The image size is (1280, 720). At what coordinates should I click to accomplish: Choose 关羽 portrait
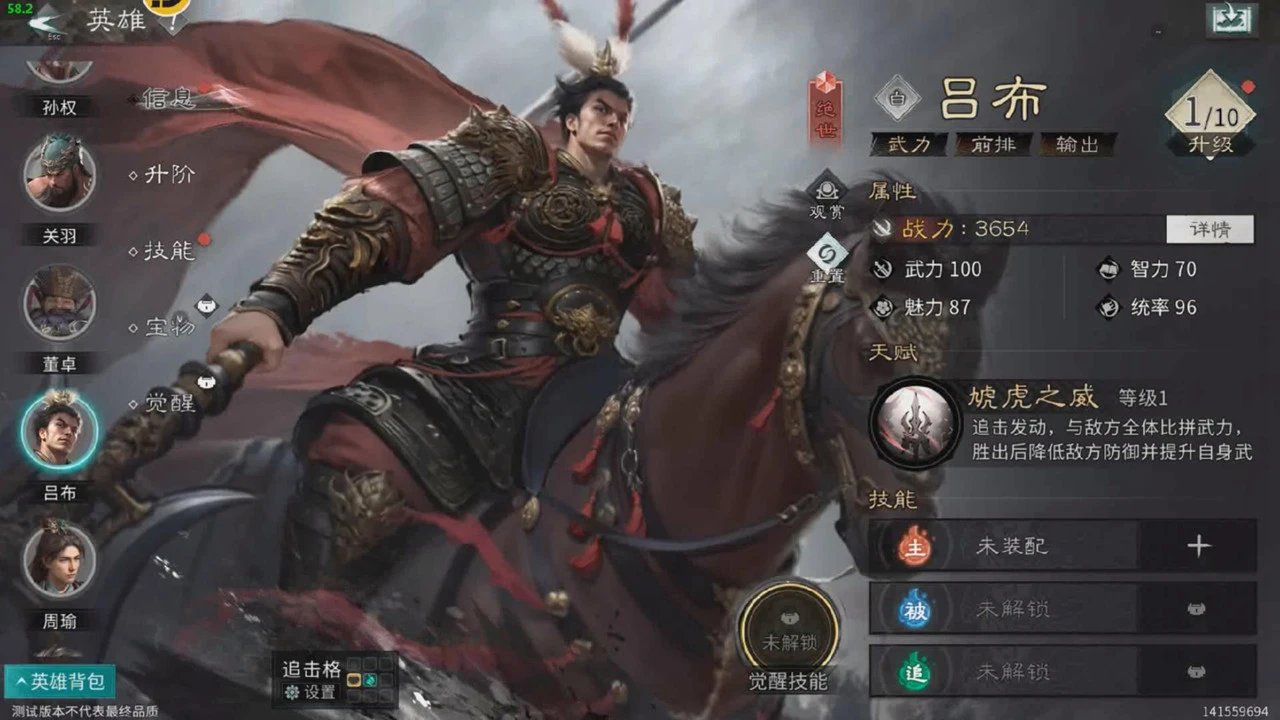pos(60,172)
